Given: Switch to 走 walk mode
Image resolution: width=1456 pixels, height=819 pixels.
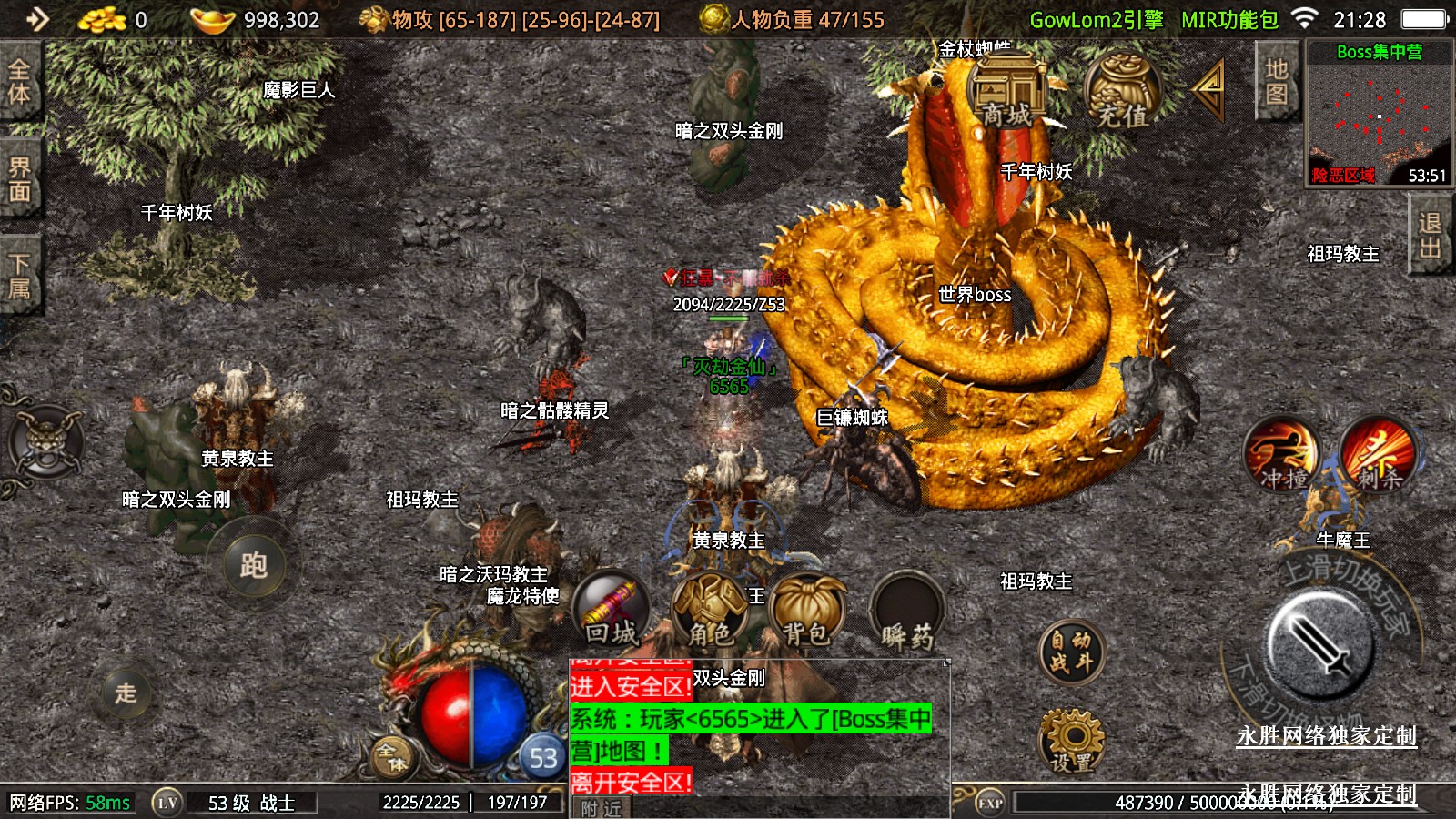Looking at the screenshot, I should click(126, 693).
